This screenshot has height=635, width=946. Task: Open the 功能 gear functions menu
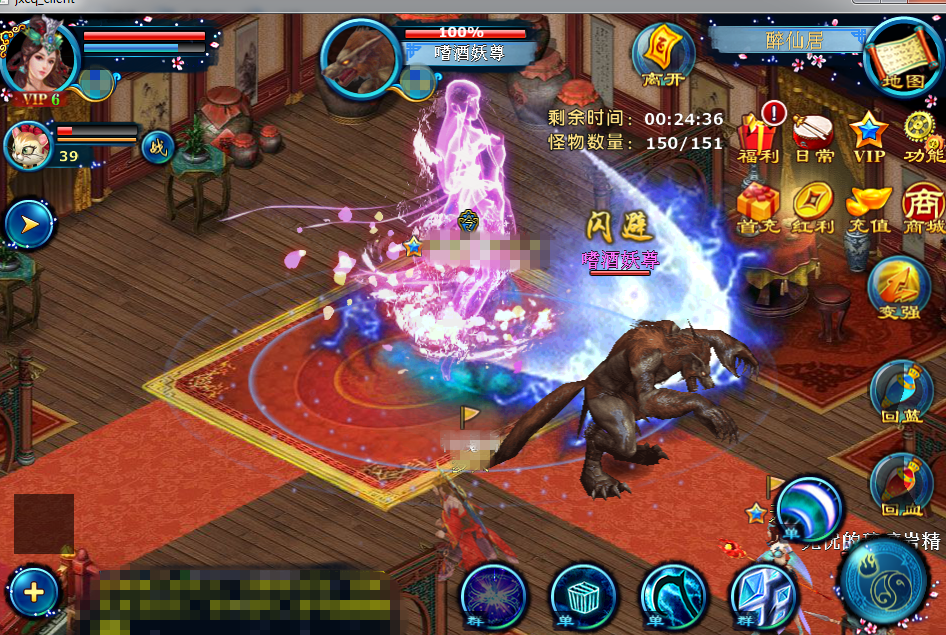(x=922, y=137)
